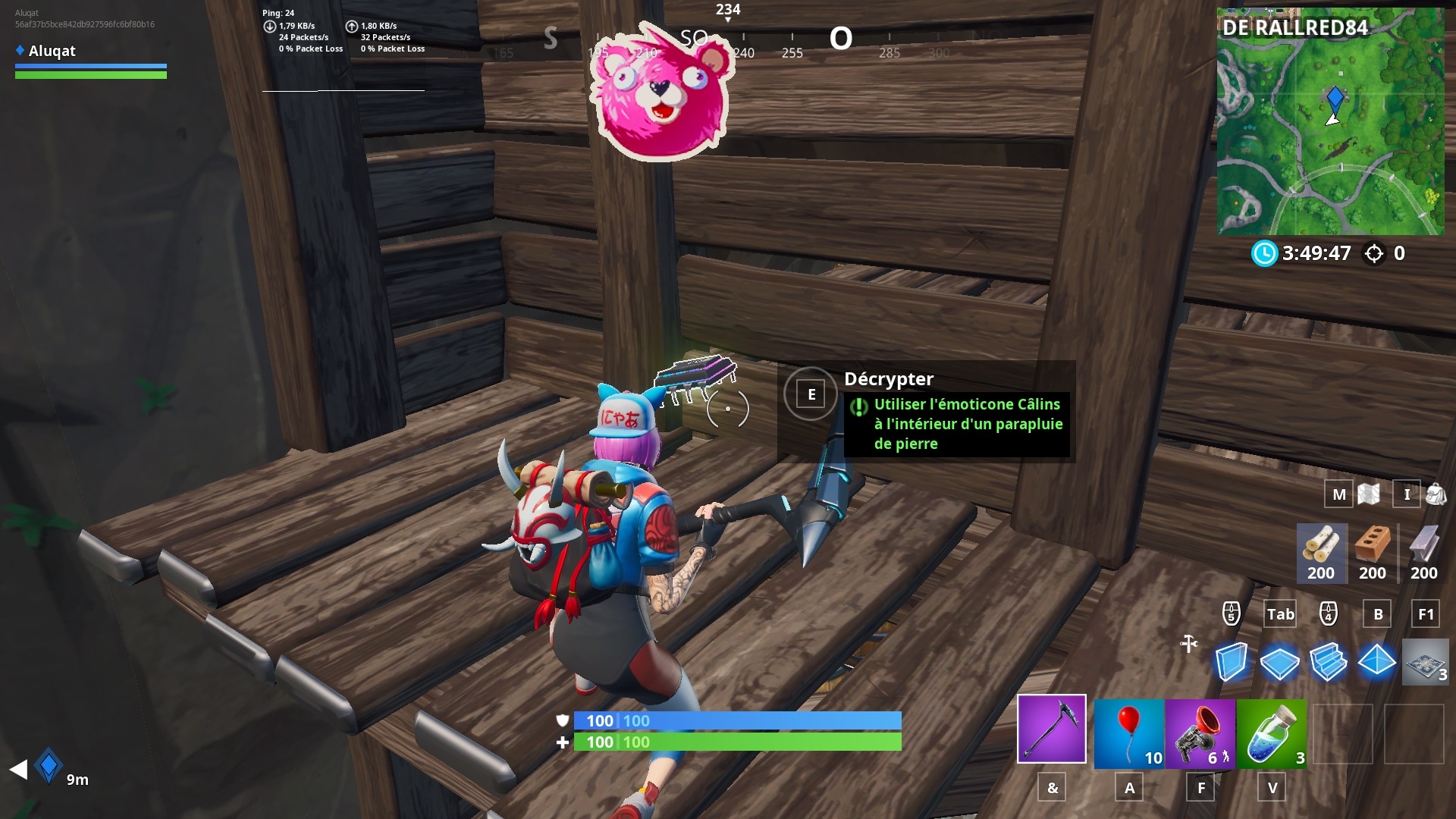Select the pickaxe in the hotbar

(x=1050, y=730)
